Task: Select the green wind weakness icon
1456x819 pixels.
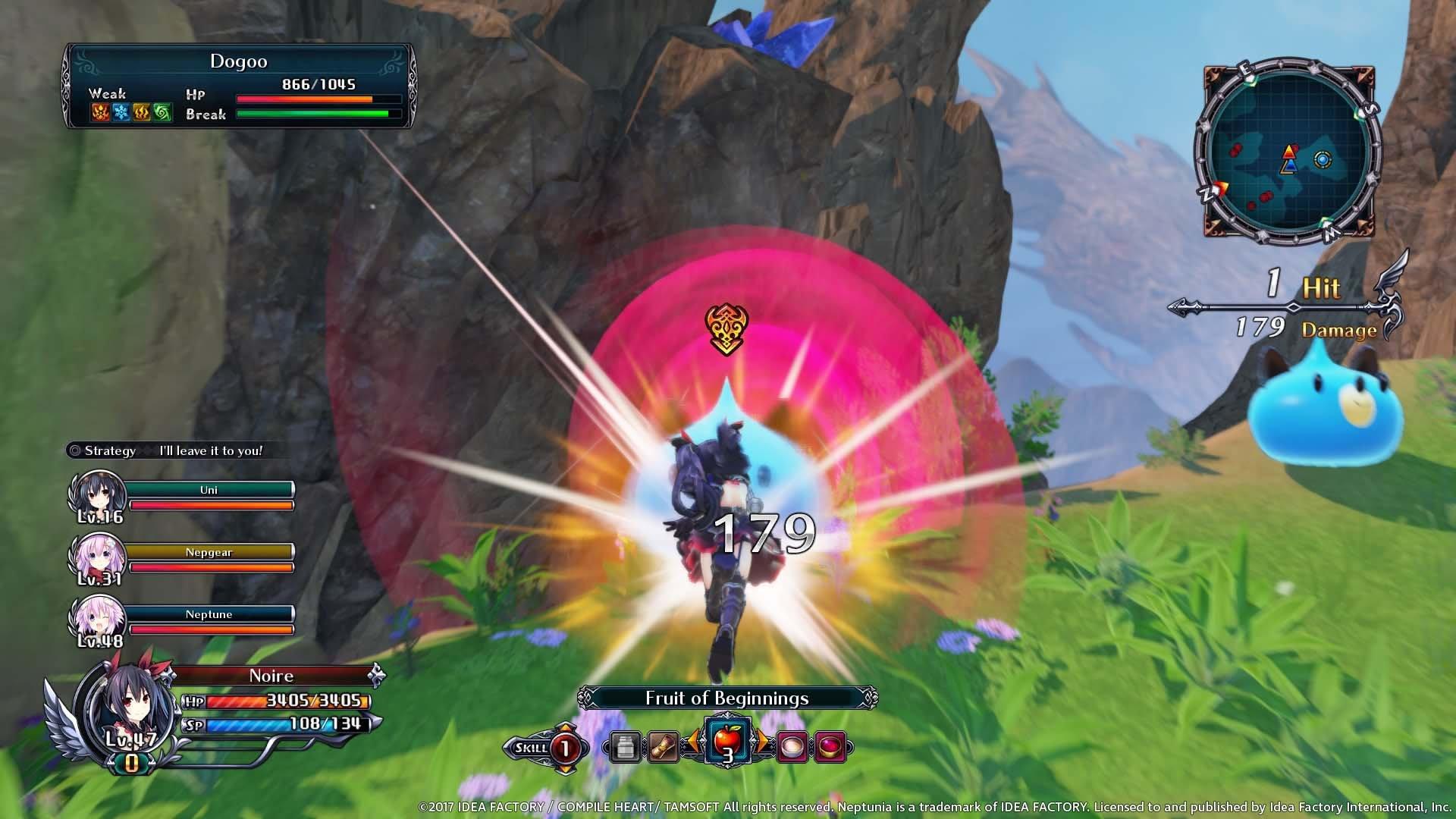Action: [162, 112]
